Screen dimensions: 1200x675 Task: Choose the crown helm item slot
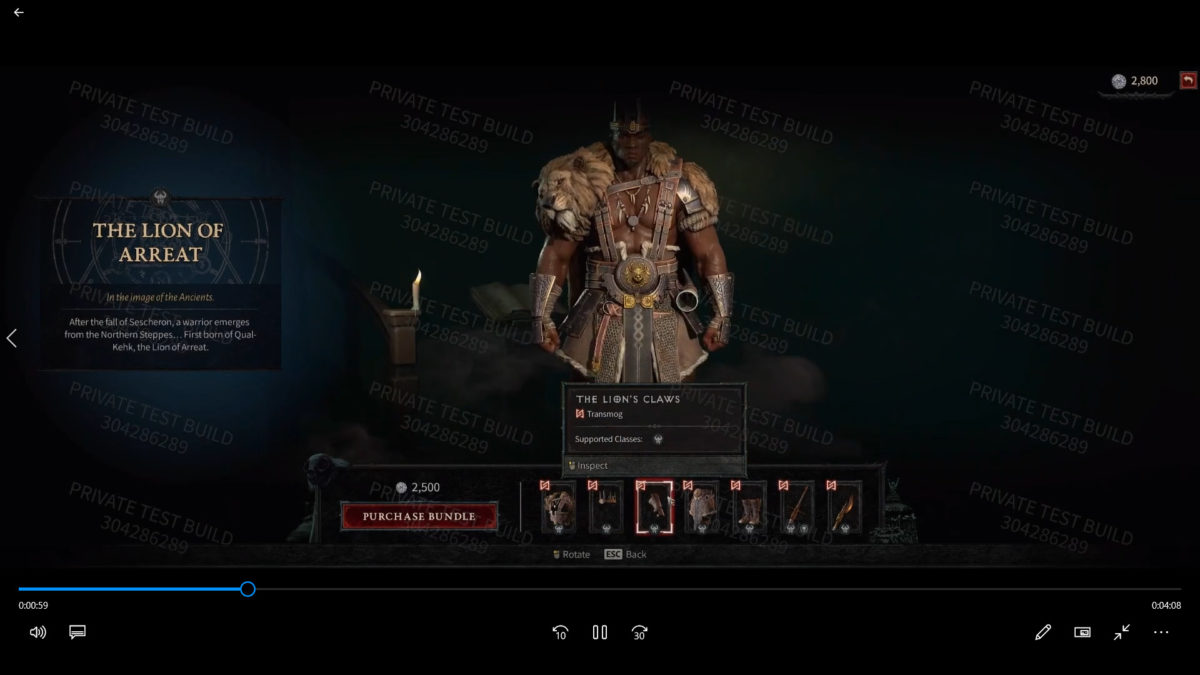(x=606, y=509)
